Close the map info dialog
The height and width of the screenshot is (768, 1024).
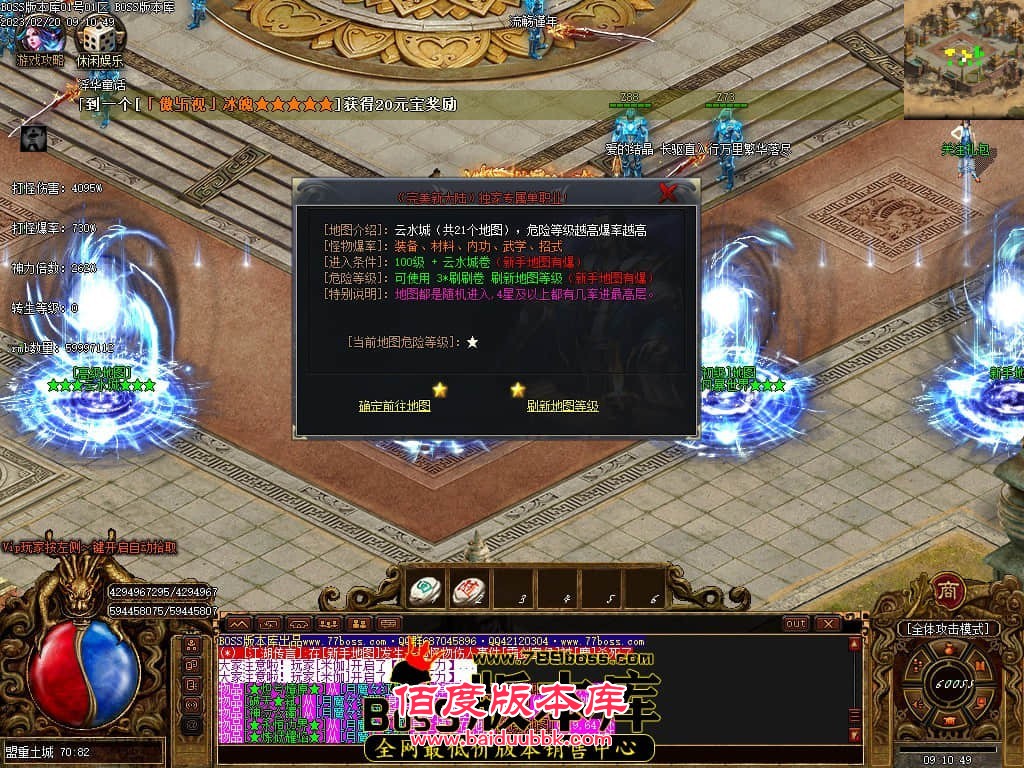click(x=668, y=193)
